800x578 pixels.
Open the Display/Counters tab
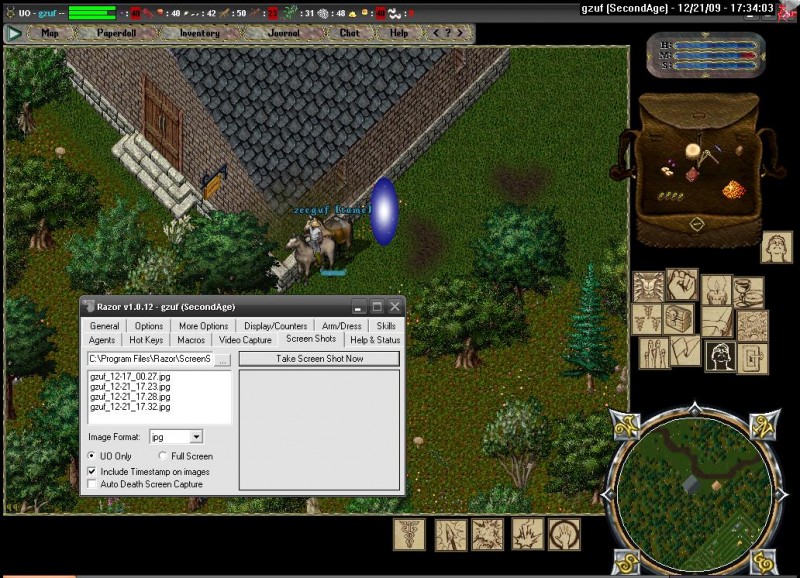click(275, 326)
